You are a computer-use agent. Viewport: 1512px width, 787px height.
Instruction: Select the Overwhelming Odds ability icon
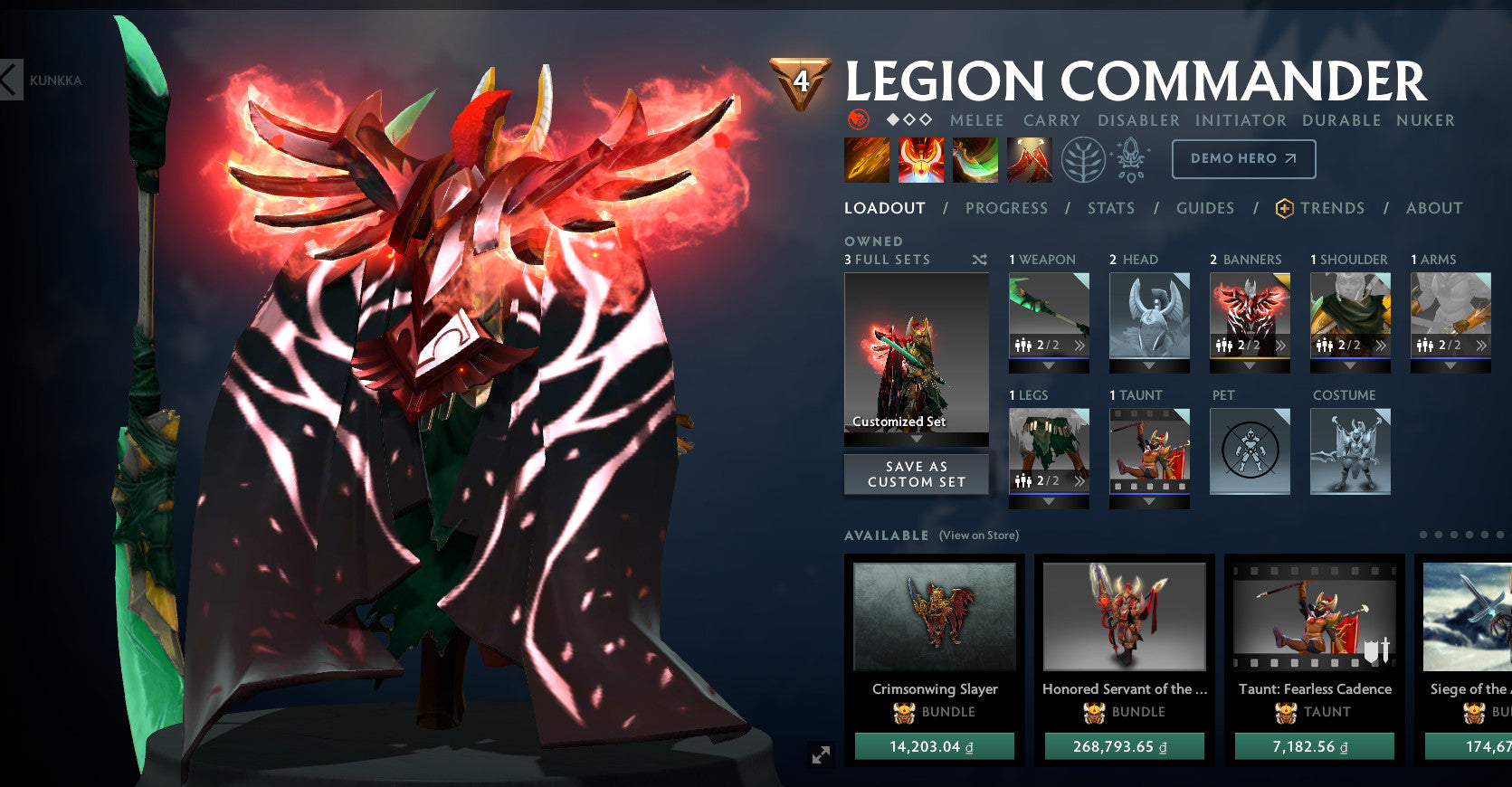tap(866, 158)
